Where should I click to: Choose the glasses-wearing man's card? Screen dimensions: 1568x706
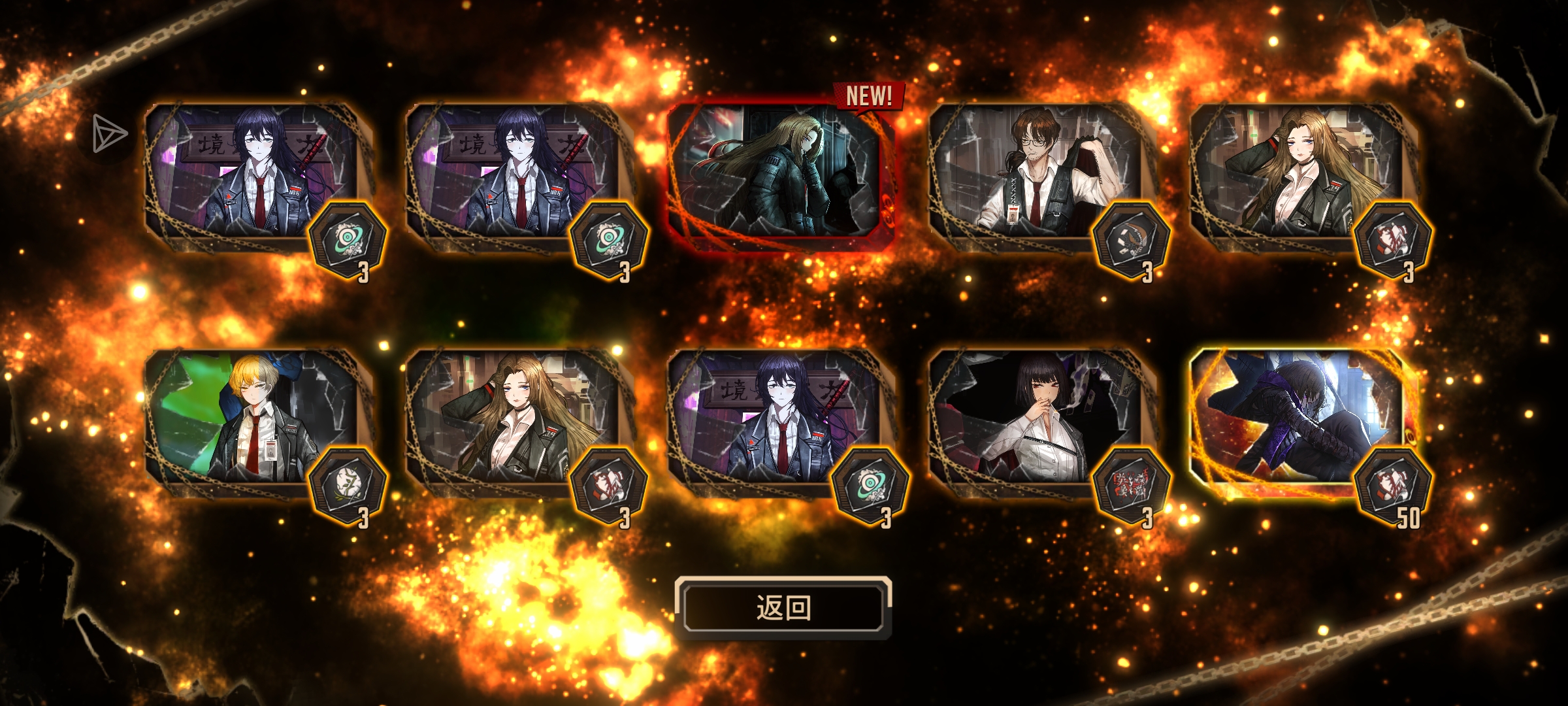[x=1036, y=173]
